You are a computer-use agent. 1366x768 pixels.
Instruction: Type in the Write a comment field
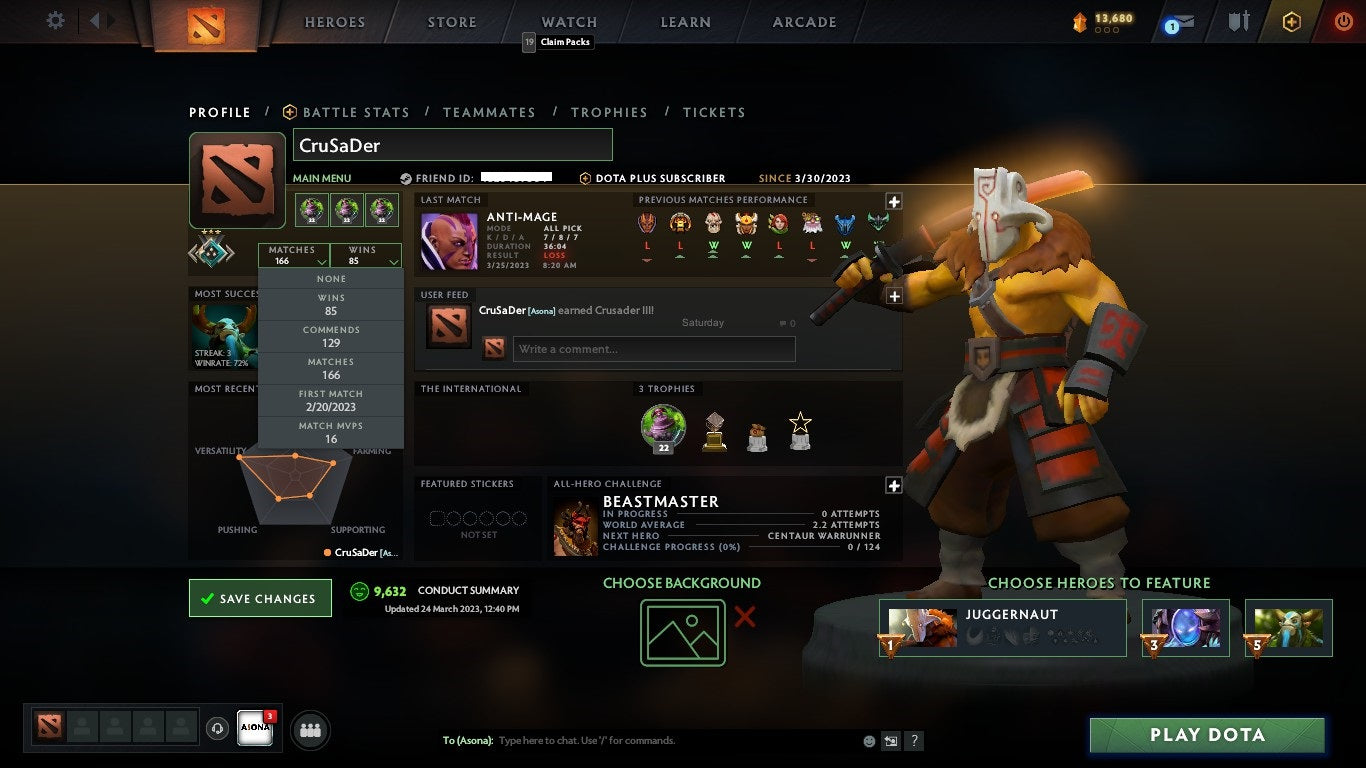[654, 348]
